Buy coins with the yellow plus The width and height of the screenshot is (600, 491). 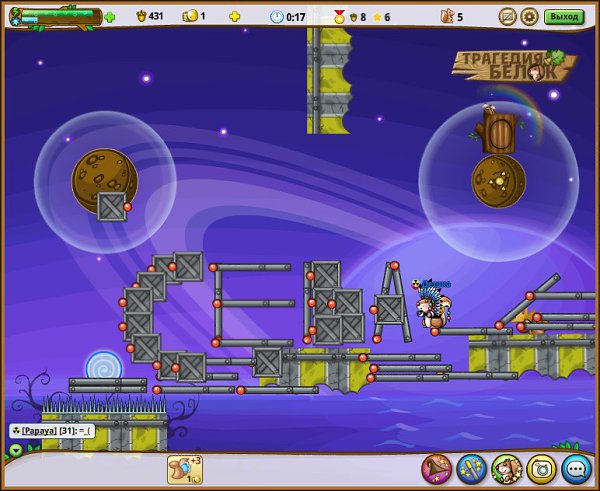(x=234, y=17)
